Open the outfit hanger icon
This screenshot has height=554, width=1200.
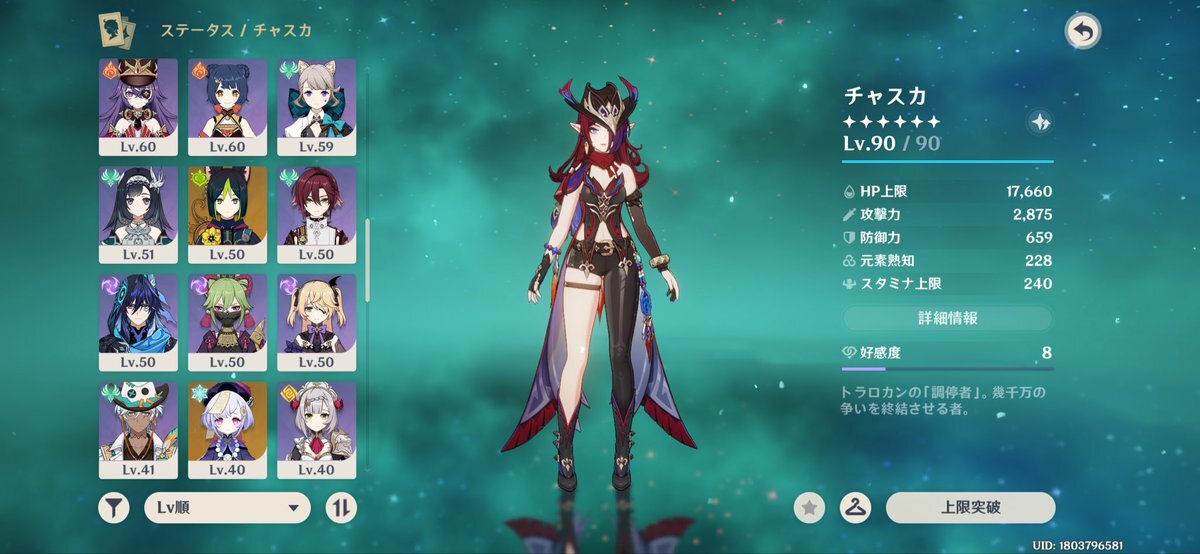(x=855, y=508)
